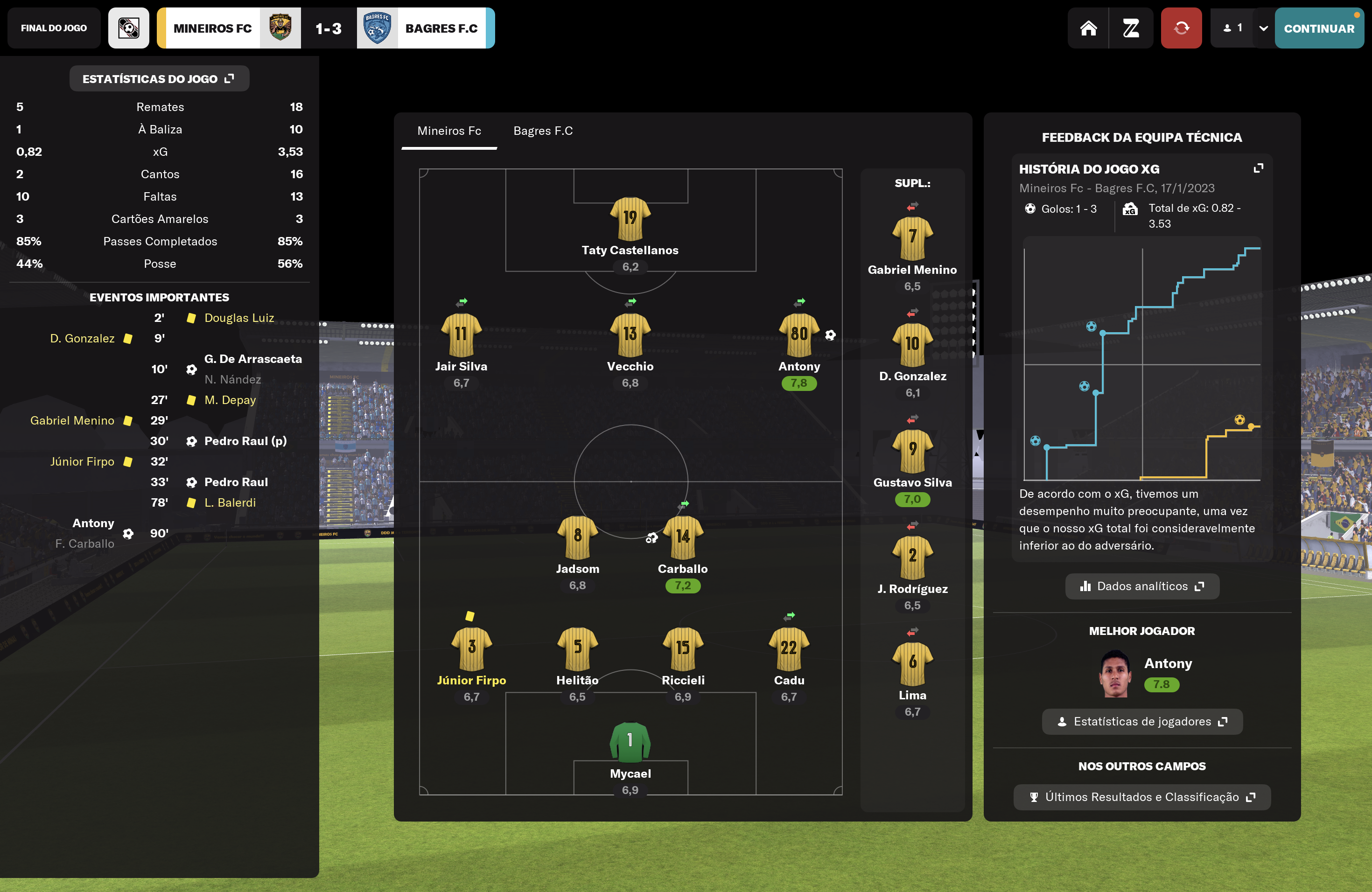Open Dados analíticos
This screenshot has width=1372, height=892.
click(x=1141, y=586)
